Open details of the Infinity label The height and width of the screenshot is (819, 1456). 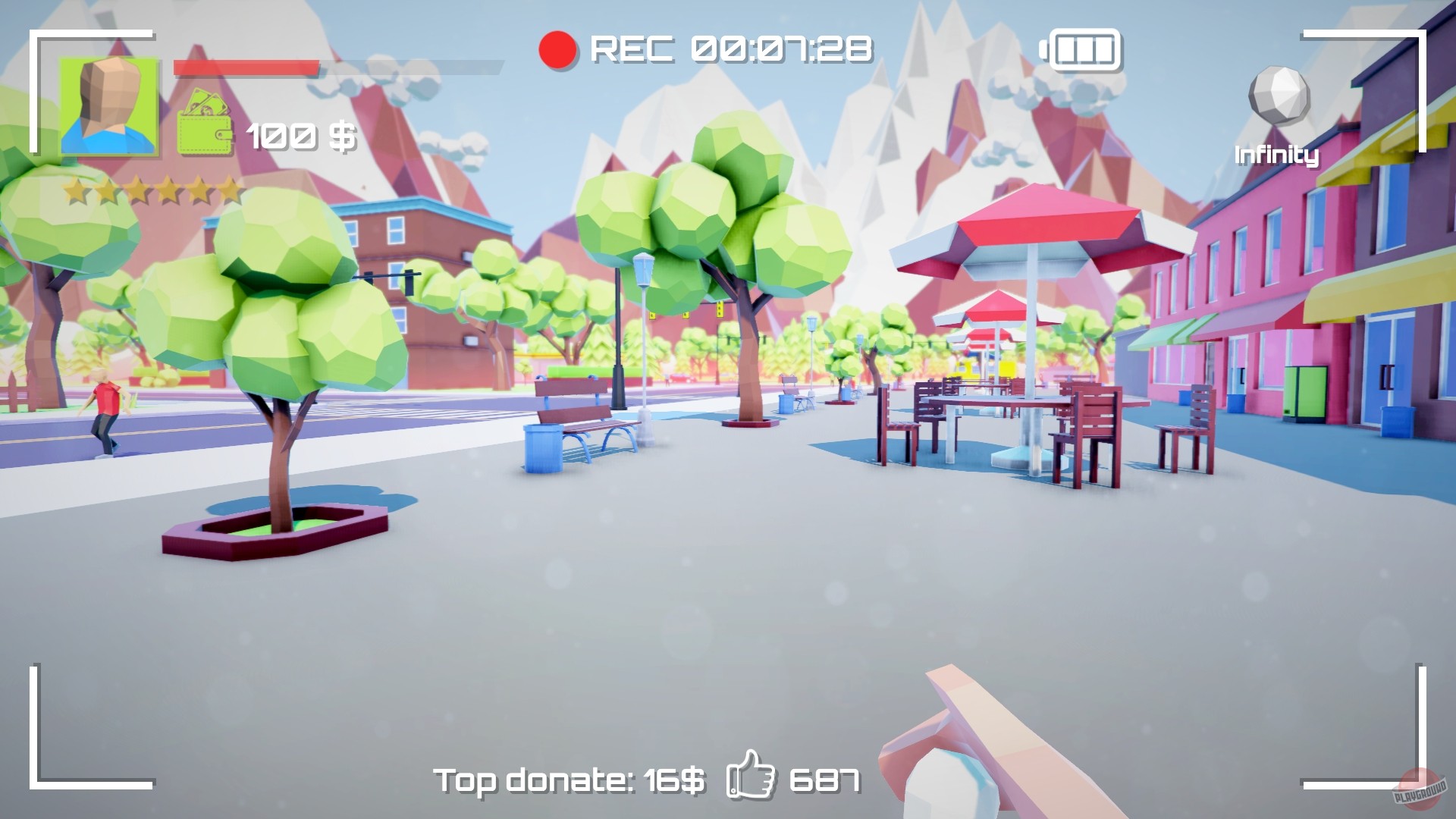pyautogui.click(x=1276, y=155)
